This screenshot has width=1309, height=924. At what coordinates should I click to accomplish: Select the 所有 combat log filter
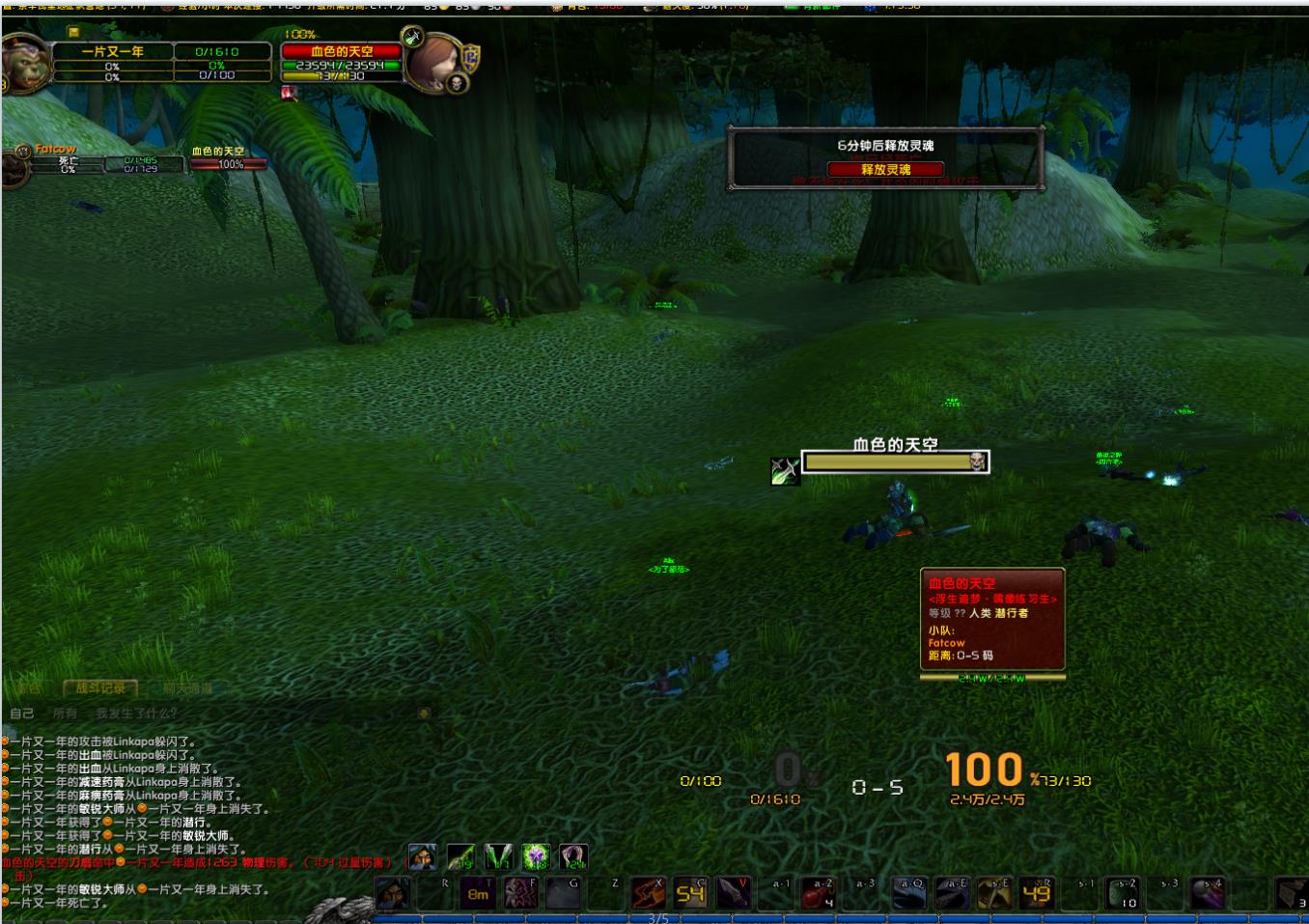tap(65, 714)
